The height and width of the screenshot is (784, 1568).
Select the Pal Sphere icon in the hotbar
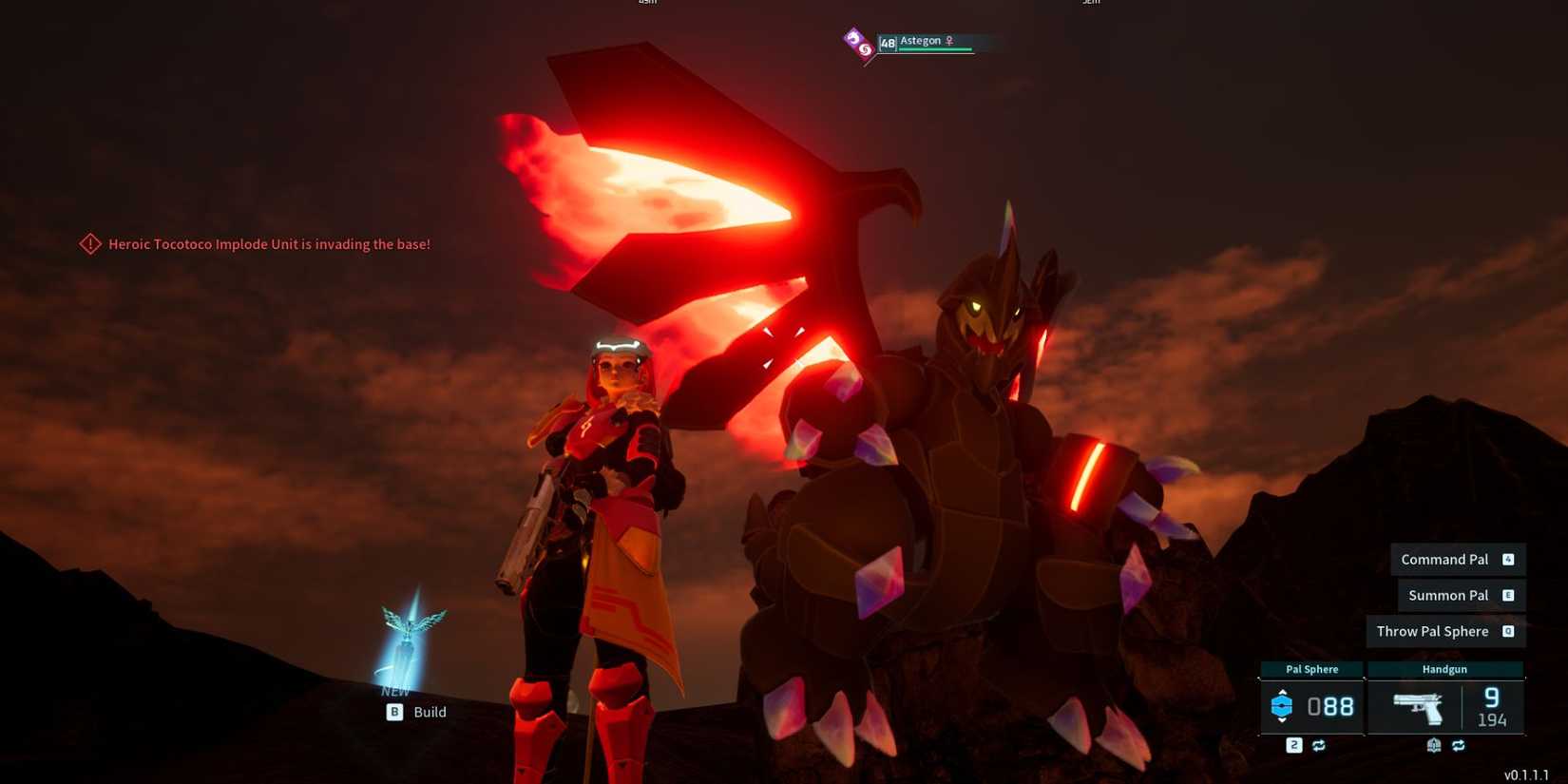tap(1283, 706)
